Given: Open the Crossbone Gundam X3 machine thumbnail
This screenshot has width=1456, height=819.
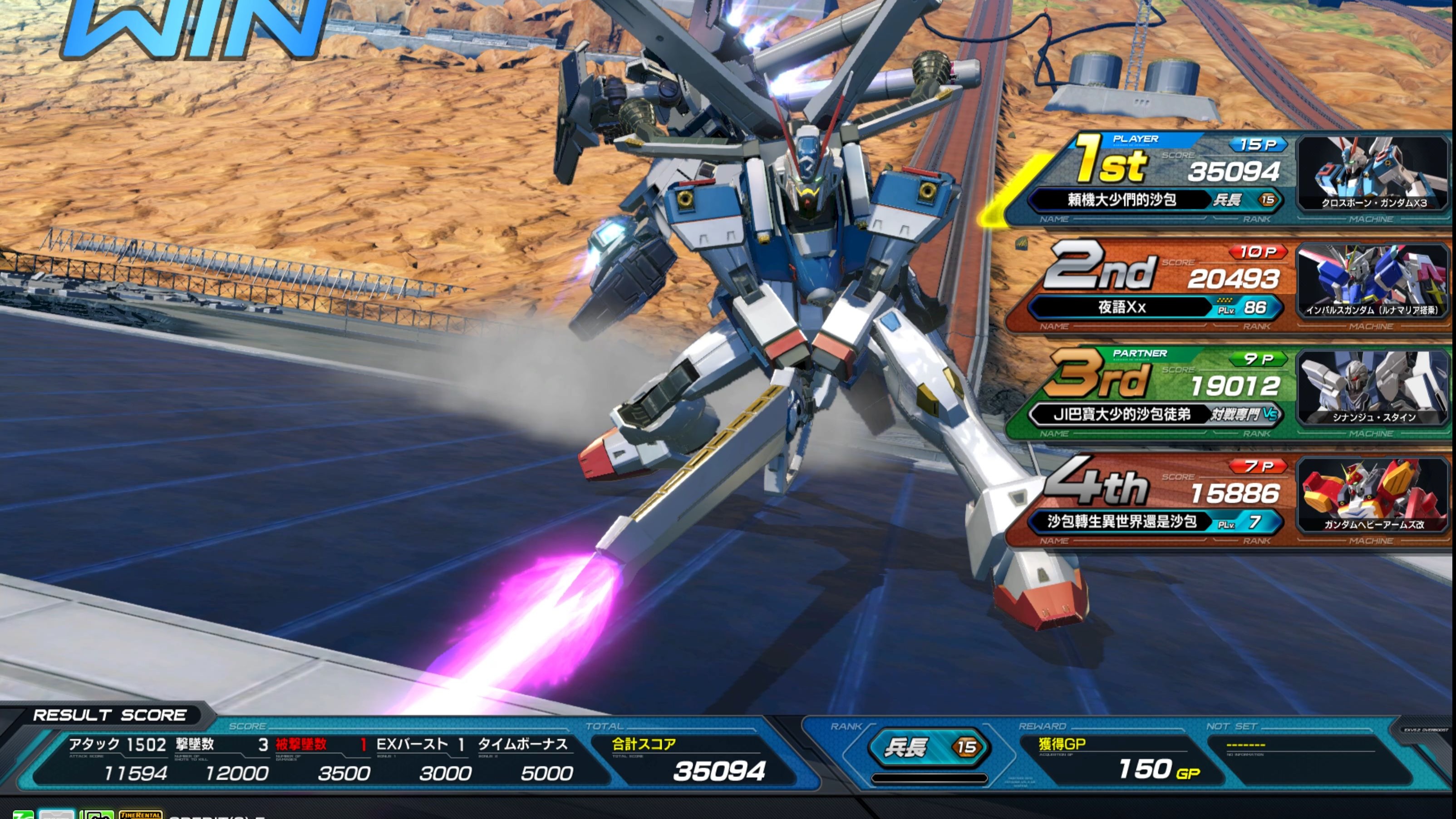Looking at the screenshot, I should (x=1372, y=173).
